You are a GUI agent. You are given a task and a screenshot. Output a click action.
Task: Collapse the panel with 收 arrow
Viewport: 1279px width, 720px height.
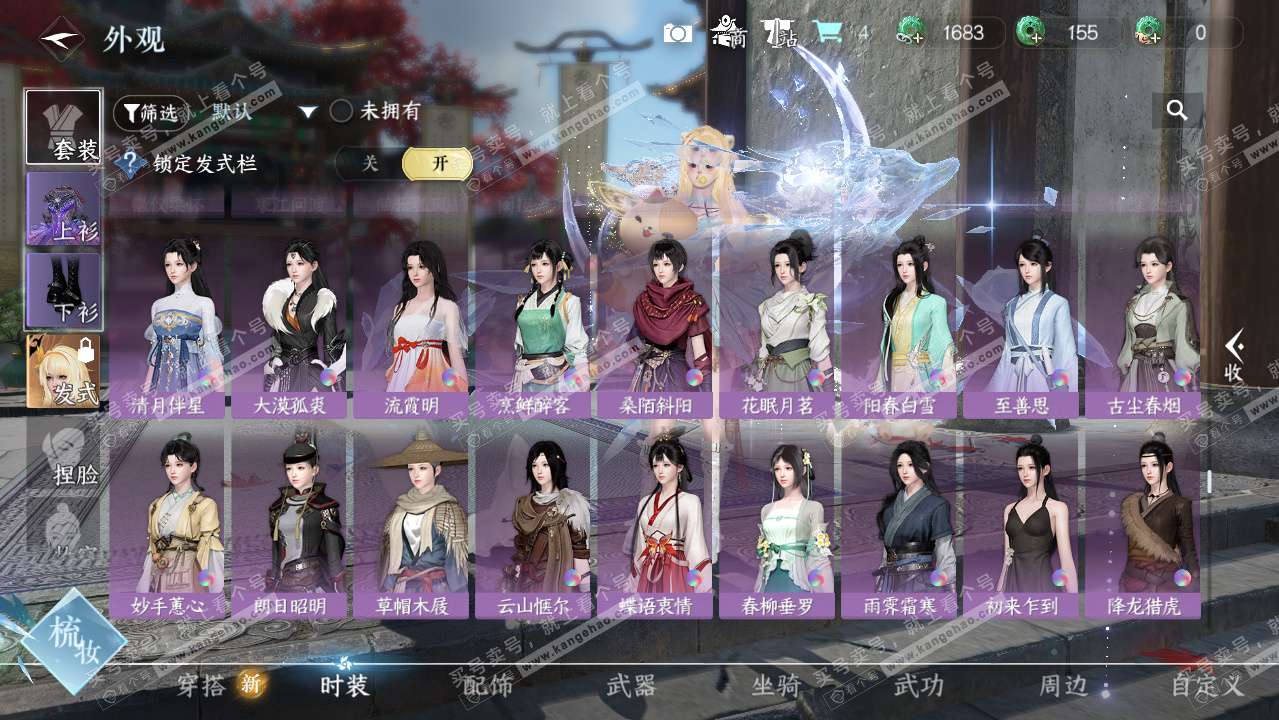tap(1234, 355)
